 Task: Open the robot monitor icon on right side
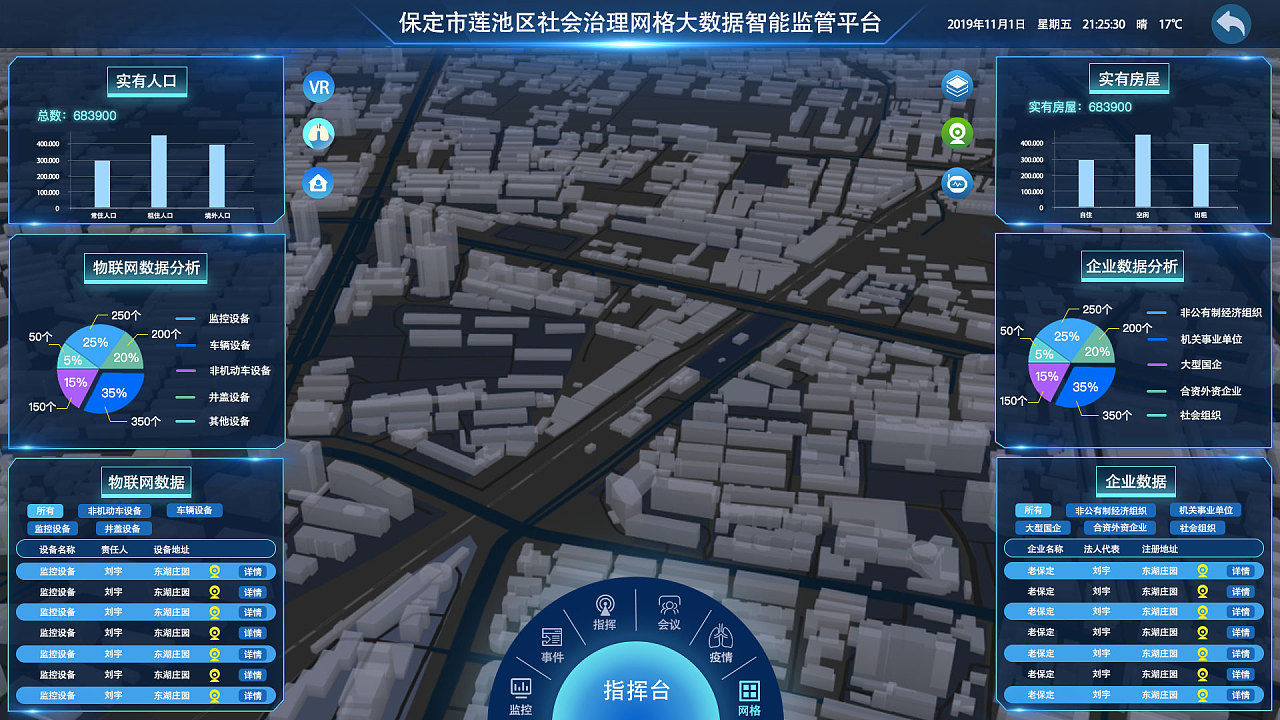coord(956,183)
